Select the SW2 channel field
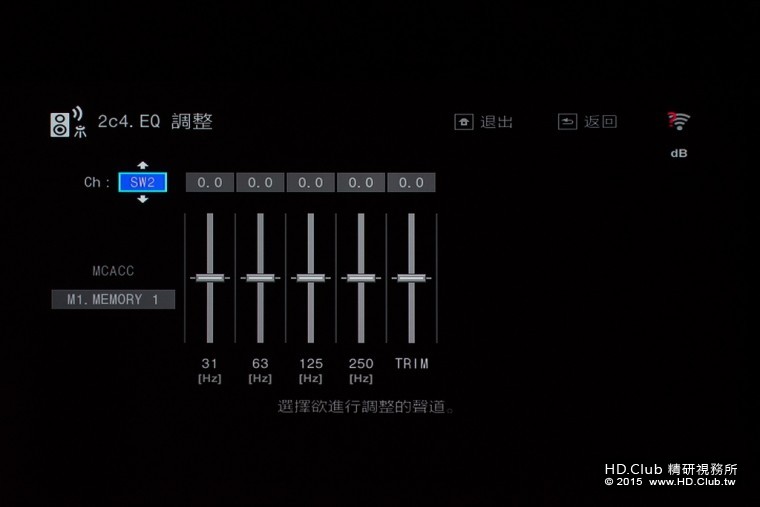The width and height of the screenshot is (760, 507). (x=142, y=183)
